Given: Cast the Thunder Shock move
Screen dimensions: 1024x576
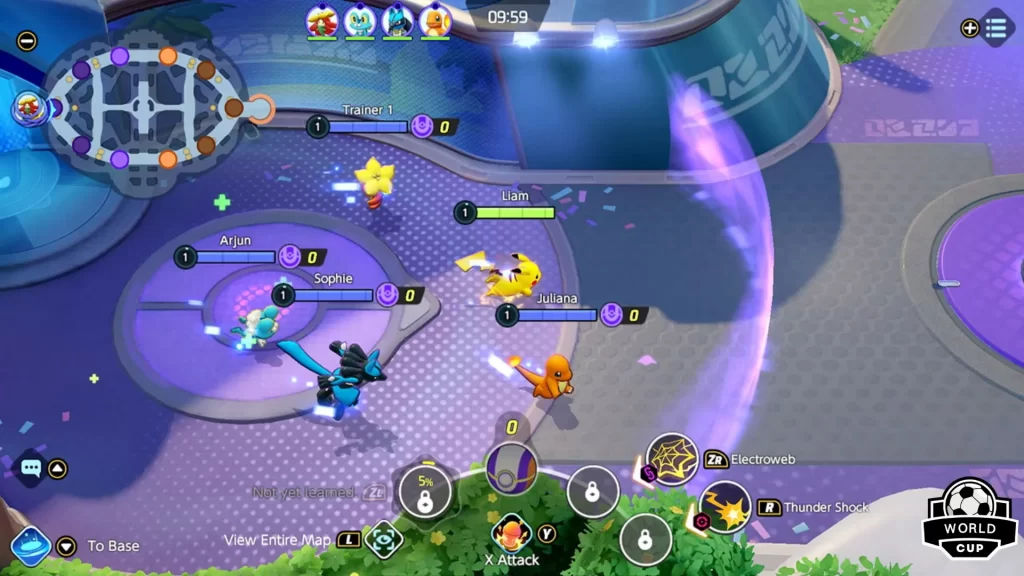Looking at the screenshot, I should [725, 507].
